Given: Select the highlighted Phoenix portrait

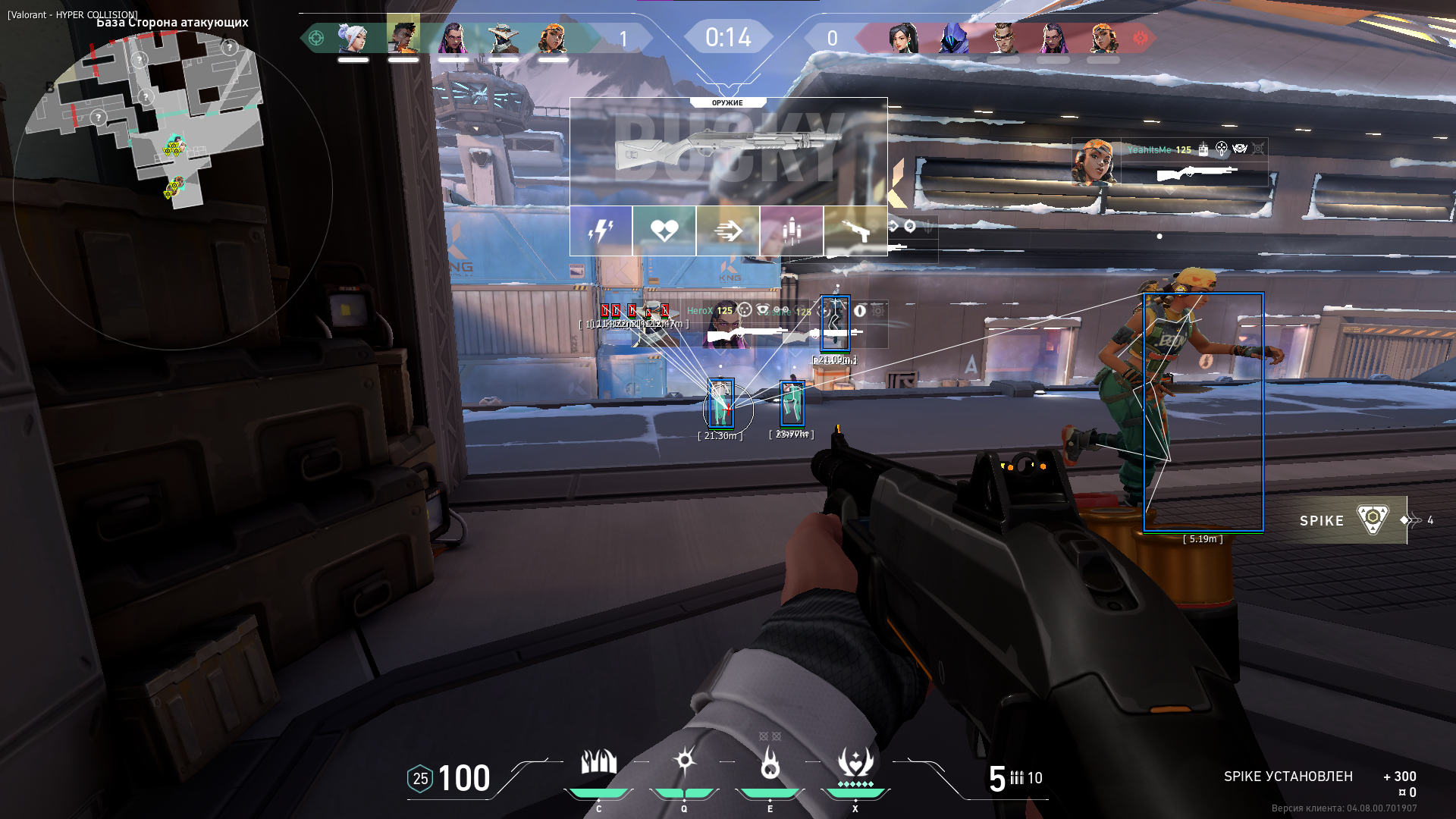Looking at the screenshot, I should (x=403, y=35).
